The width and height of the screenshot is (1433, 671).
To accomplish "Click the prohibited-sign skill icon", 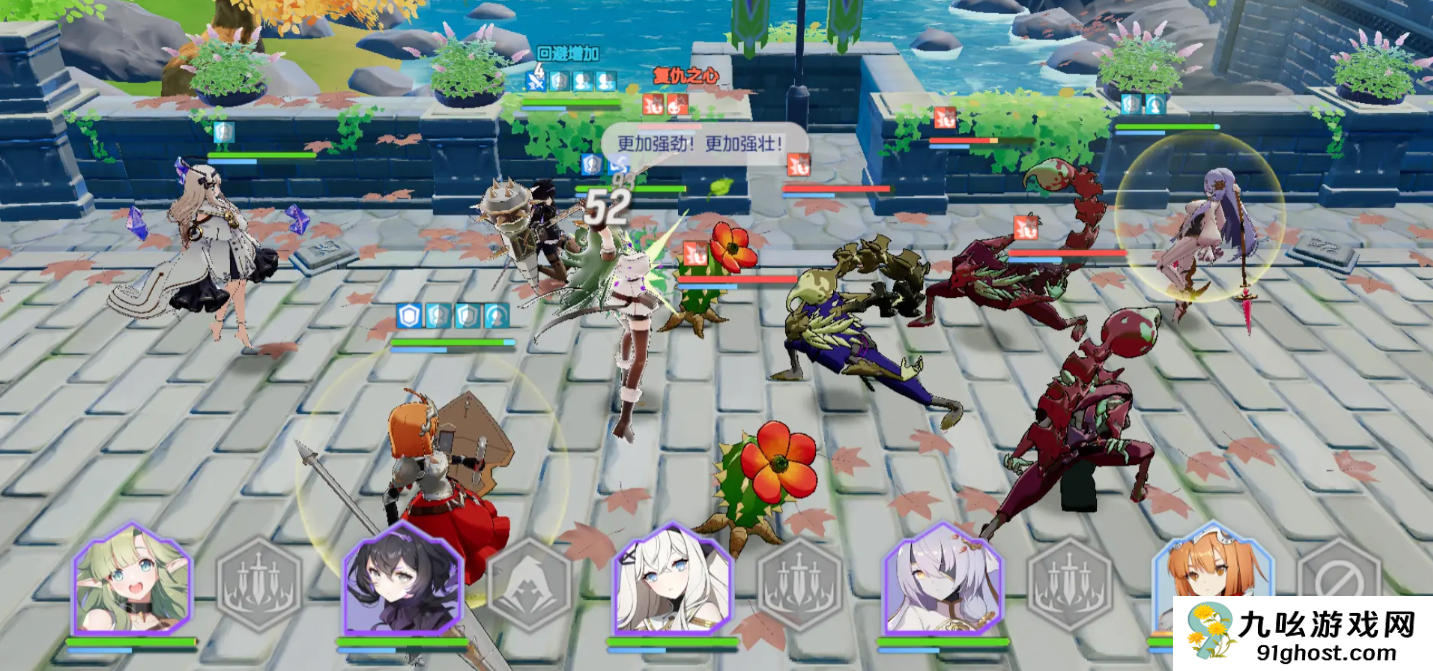I will point(1338,578).
